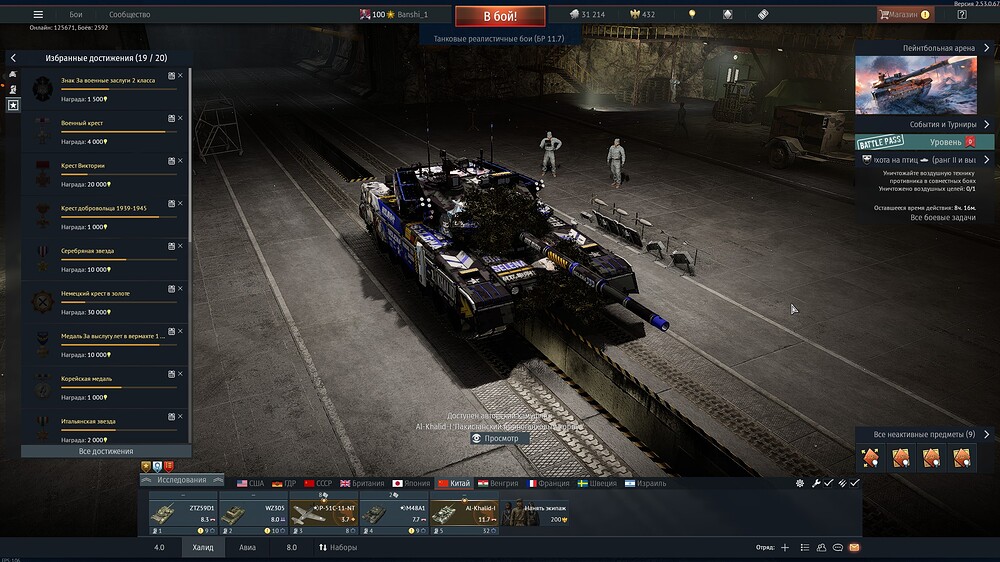The height and width of the screenshot is (562, 1000).
Task: Open the Сообщество menu
Action: pos(129,15)
